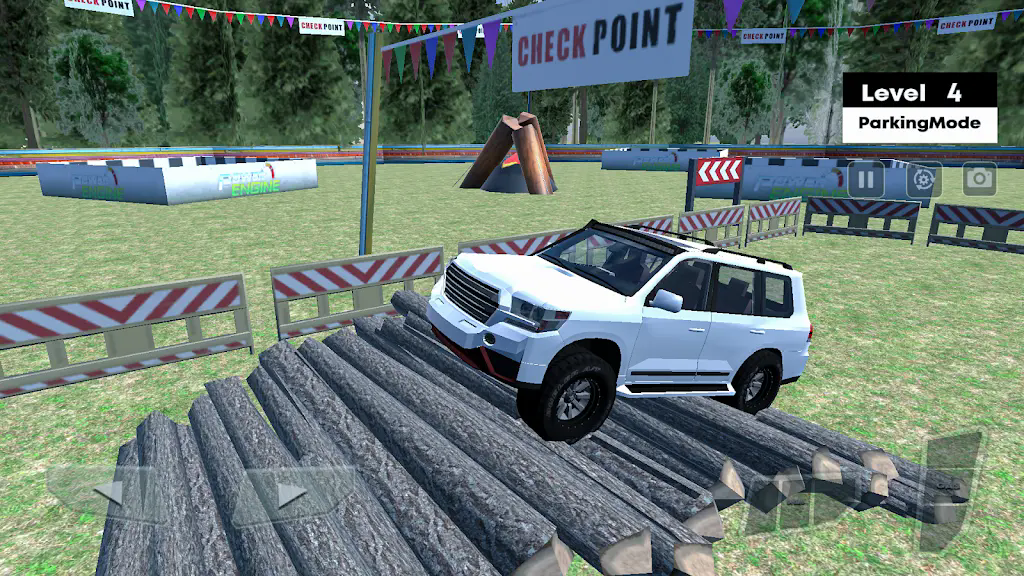Pause the game with the pause button
Viewport: 1024px width, 576px height.
(x=866, y=181)
